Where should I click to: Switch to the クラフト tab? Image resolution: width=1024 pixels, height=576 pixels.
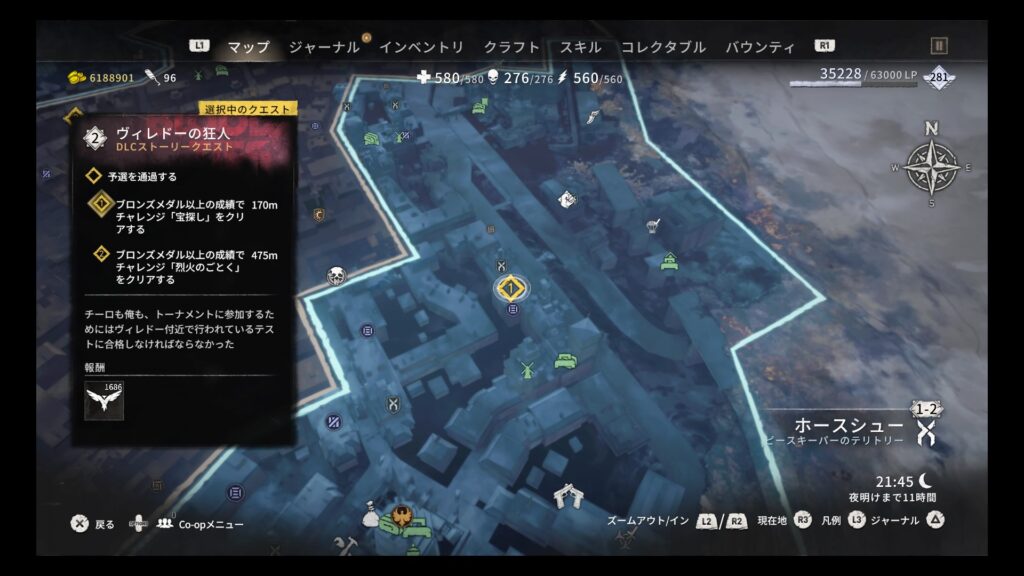click(511, 47)
